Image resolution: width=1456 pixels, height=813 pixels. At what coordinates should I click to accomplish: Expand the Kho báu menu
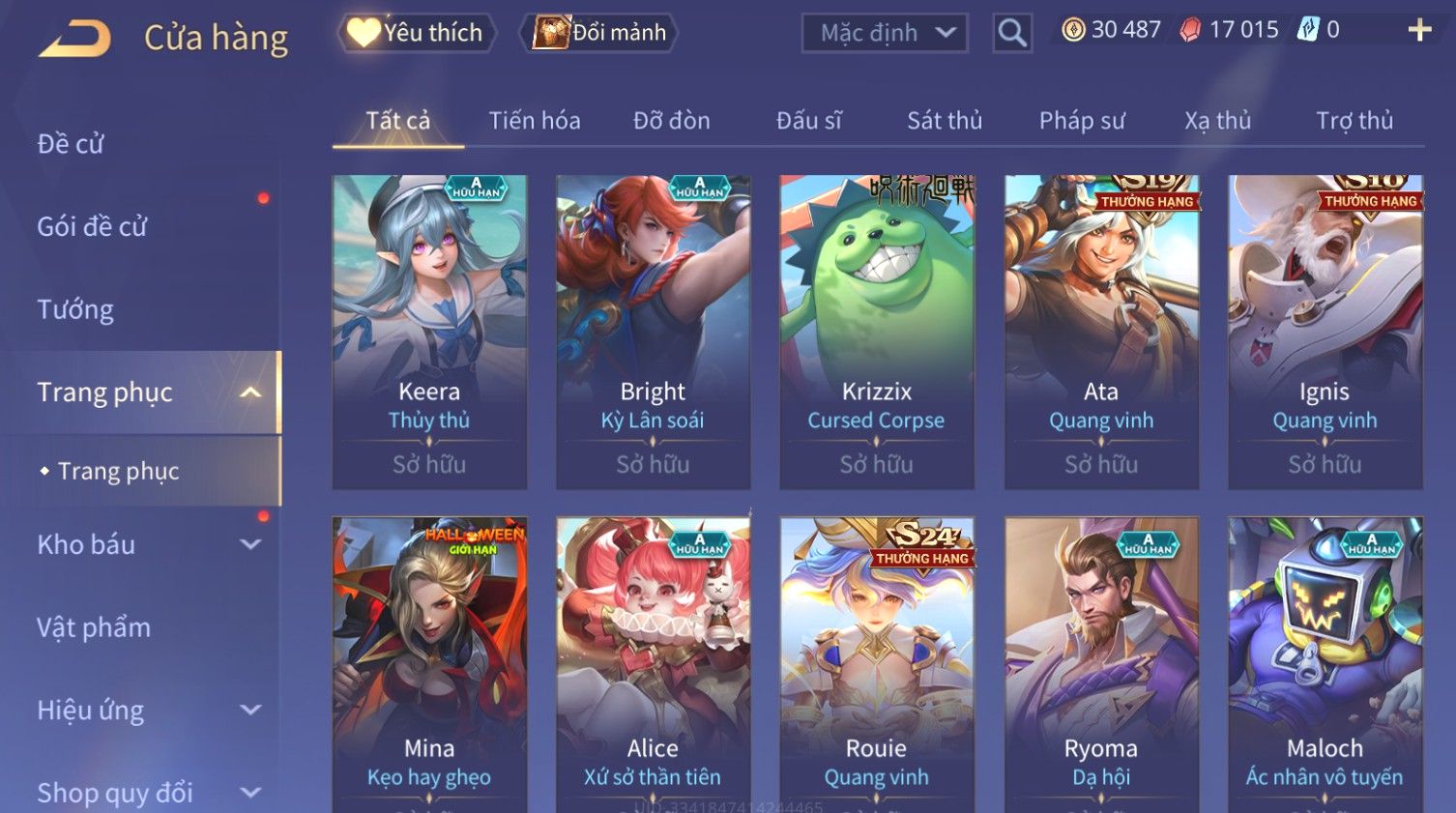tap(145, 544)
